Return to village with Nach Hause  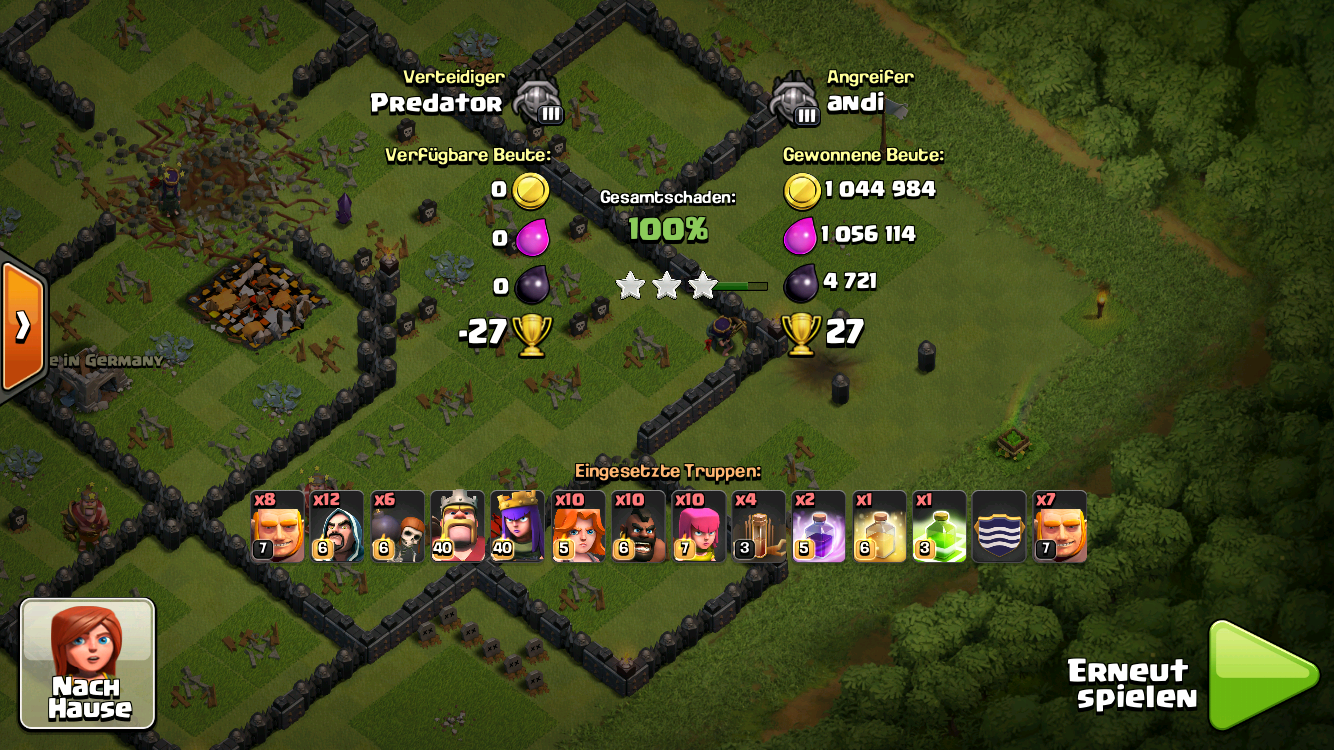(x=88, y=663)
